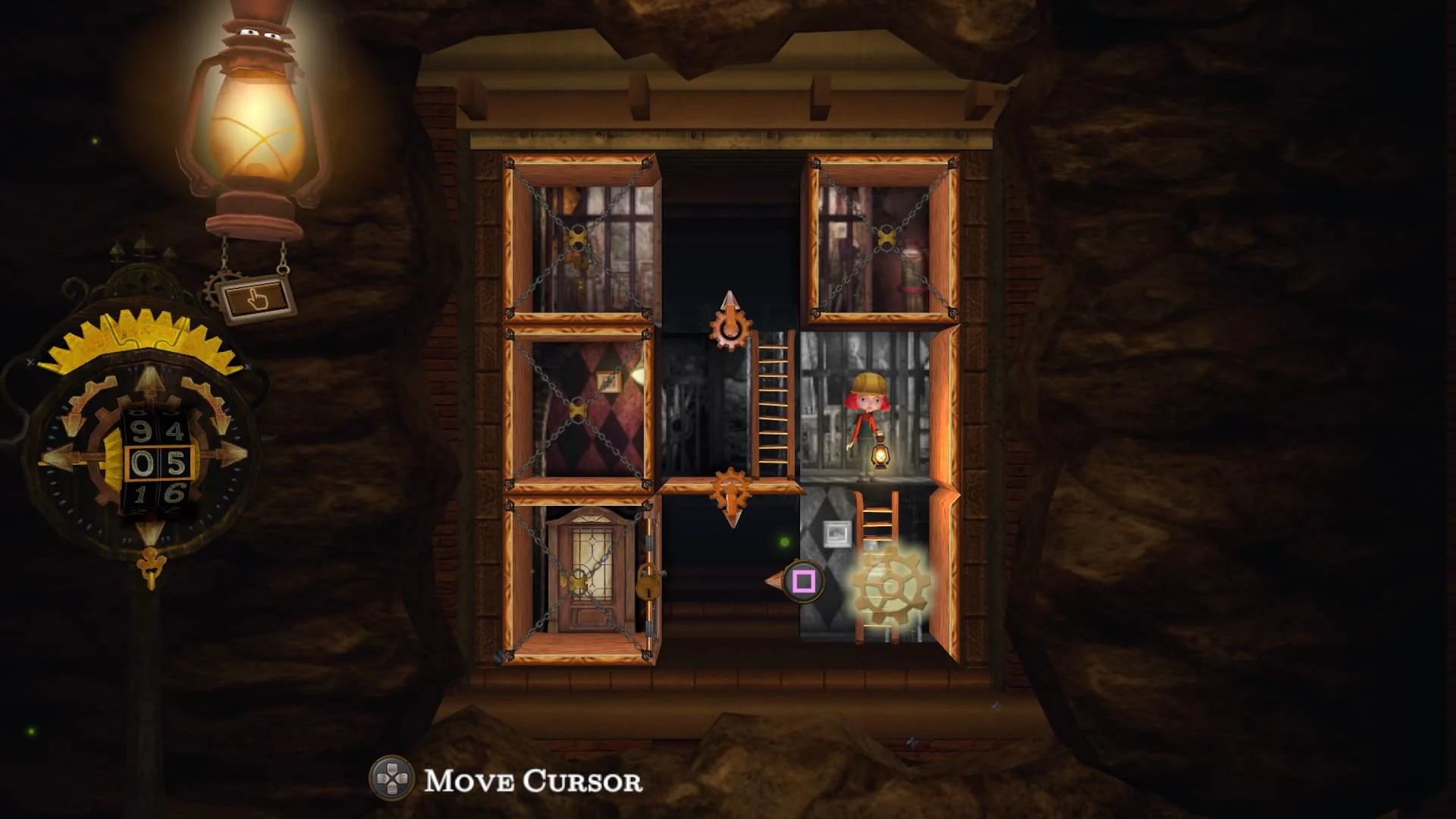Click the hand-pointer sign hanging from the lantern

click(258, 296)
